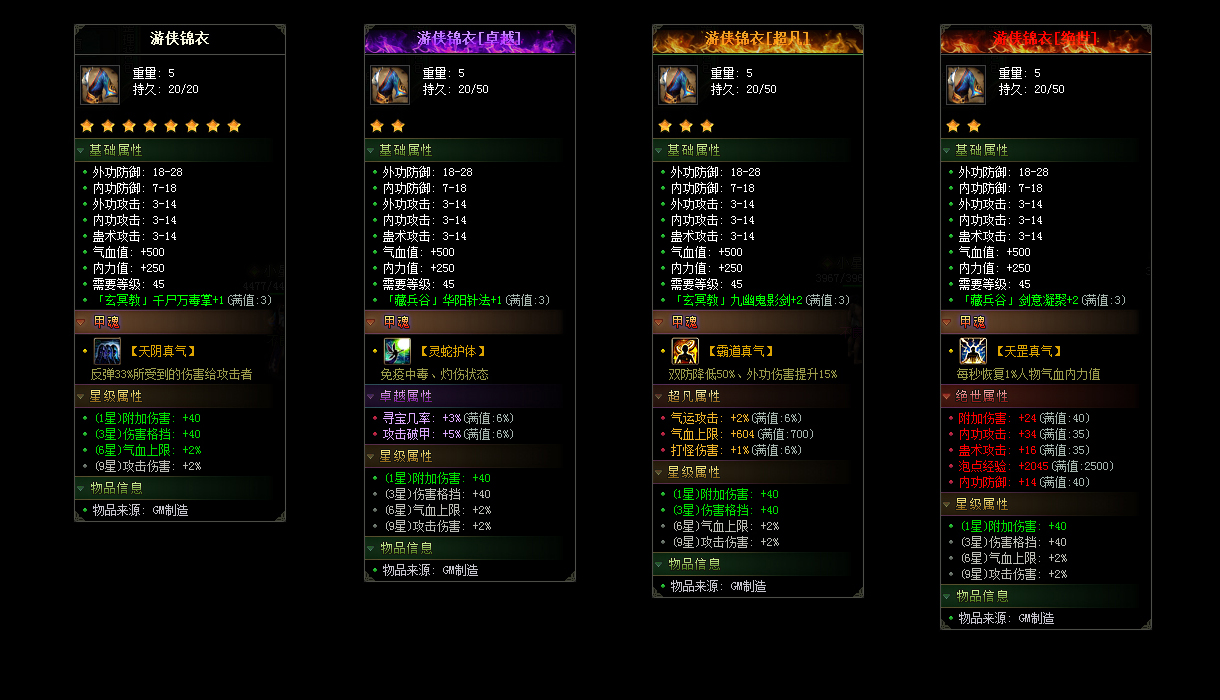The height and width of the screenshot is (700, 1220).
Task: Click the armor icon under 游侠锦衣[绝世]
Action: coord(966,85)
